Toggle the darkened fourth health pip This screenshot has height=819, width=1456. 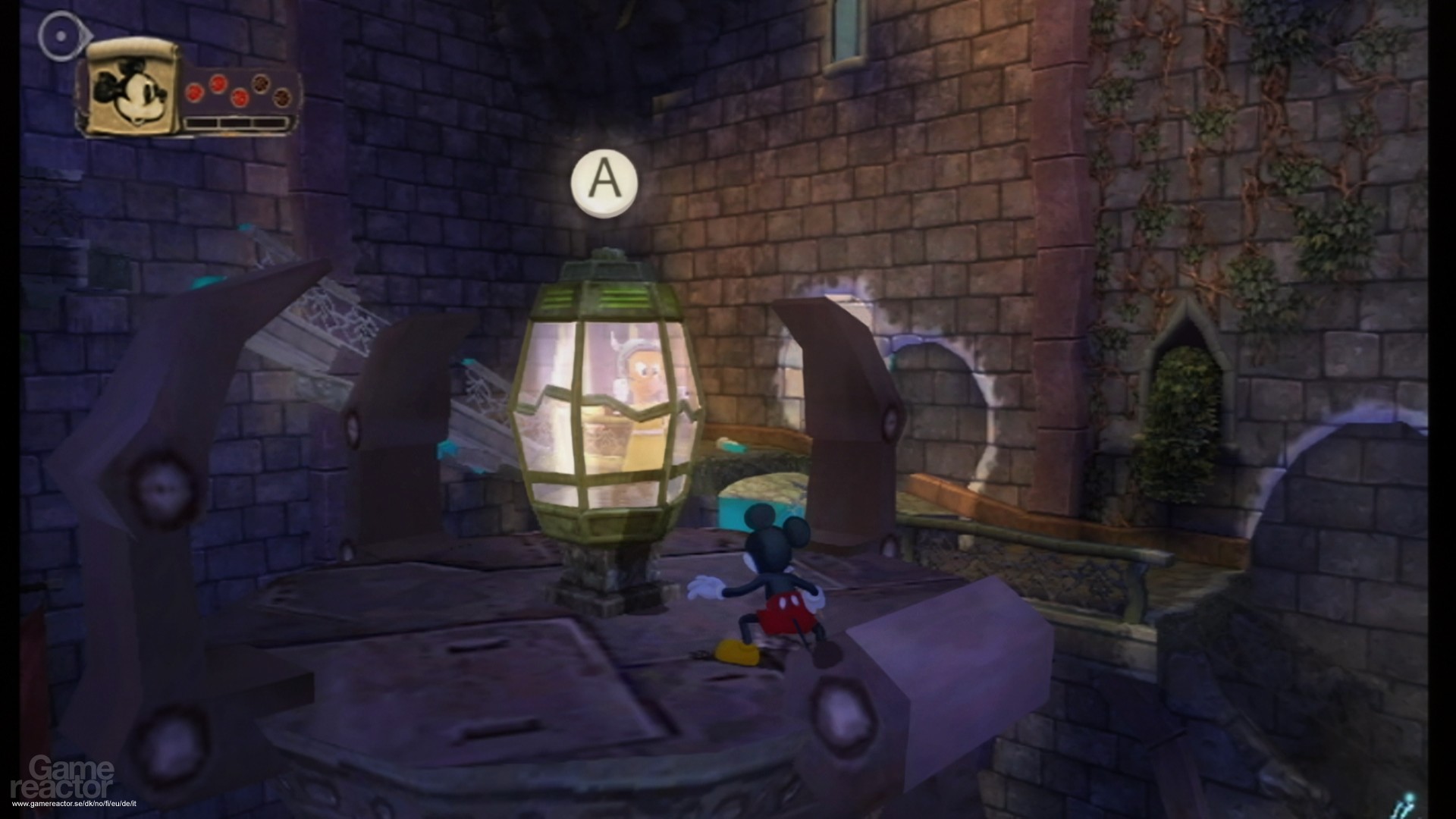coord(260,85)
